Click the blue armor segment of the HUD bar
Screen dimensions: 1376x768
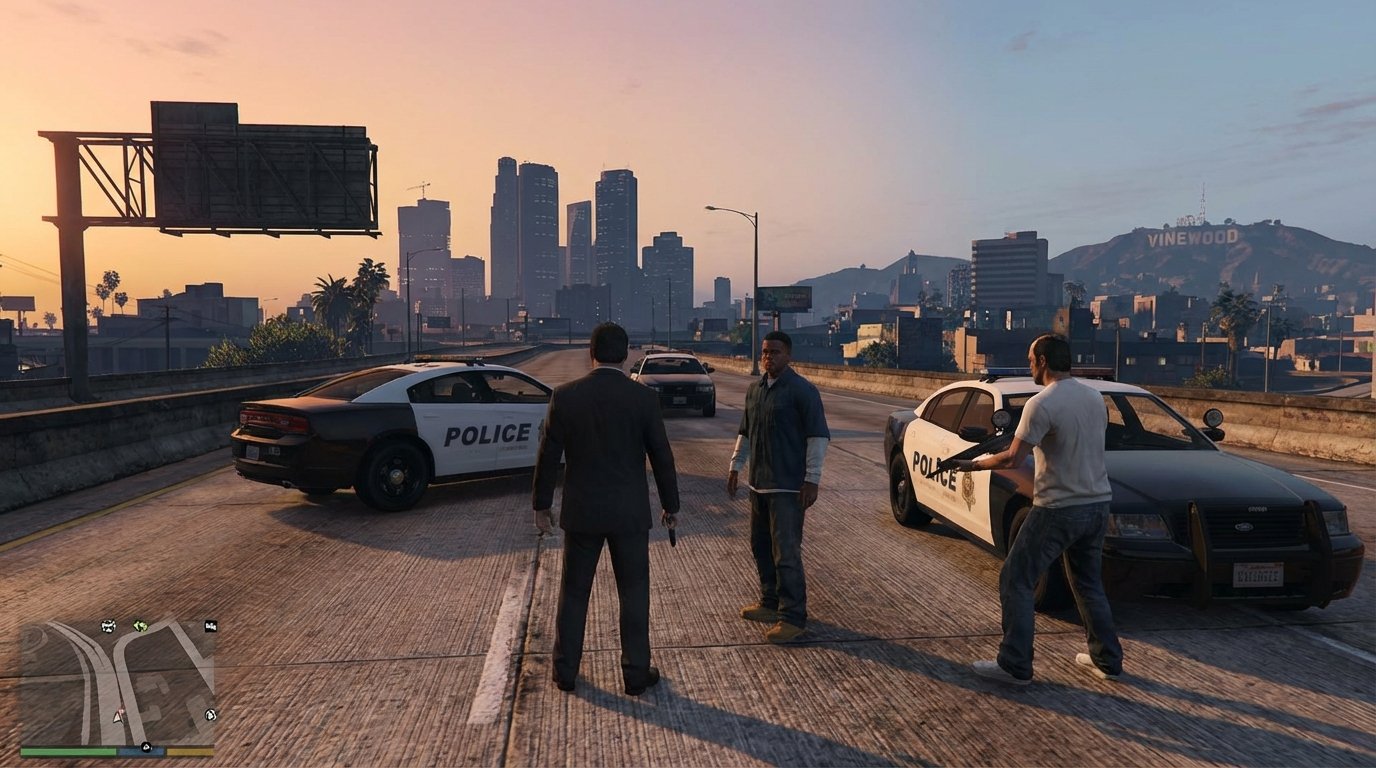click(140, 752)
